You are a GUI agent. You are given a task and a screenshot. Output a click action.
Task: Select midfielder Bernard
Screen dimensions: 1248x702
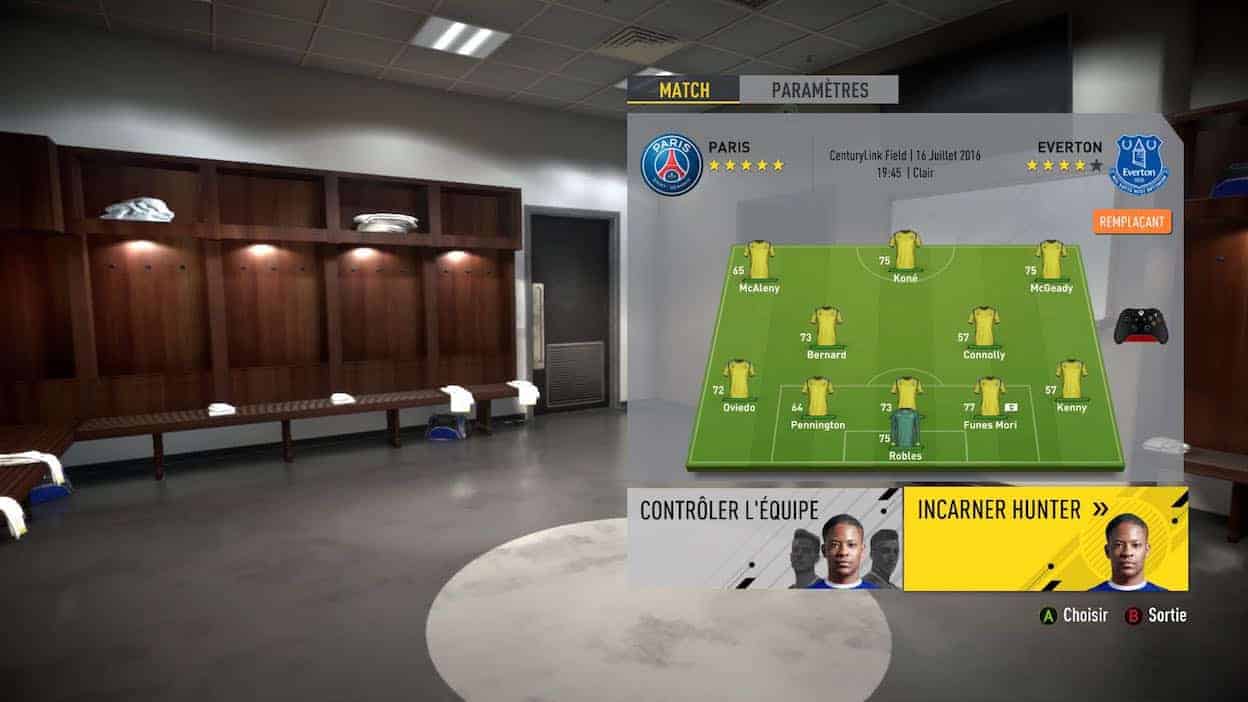(826, 328)
